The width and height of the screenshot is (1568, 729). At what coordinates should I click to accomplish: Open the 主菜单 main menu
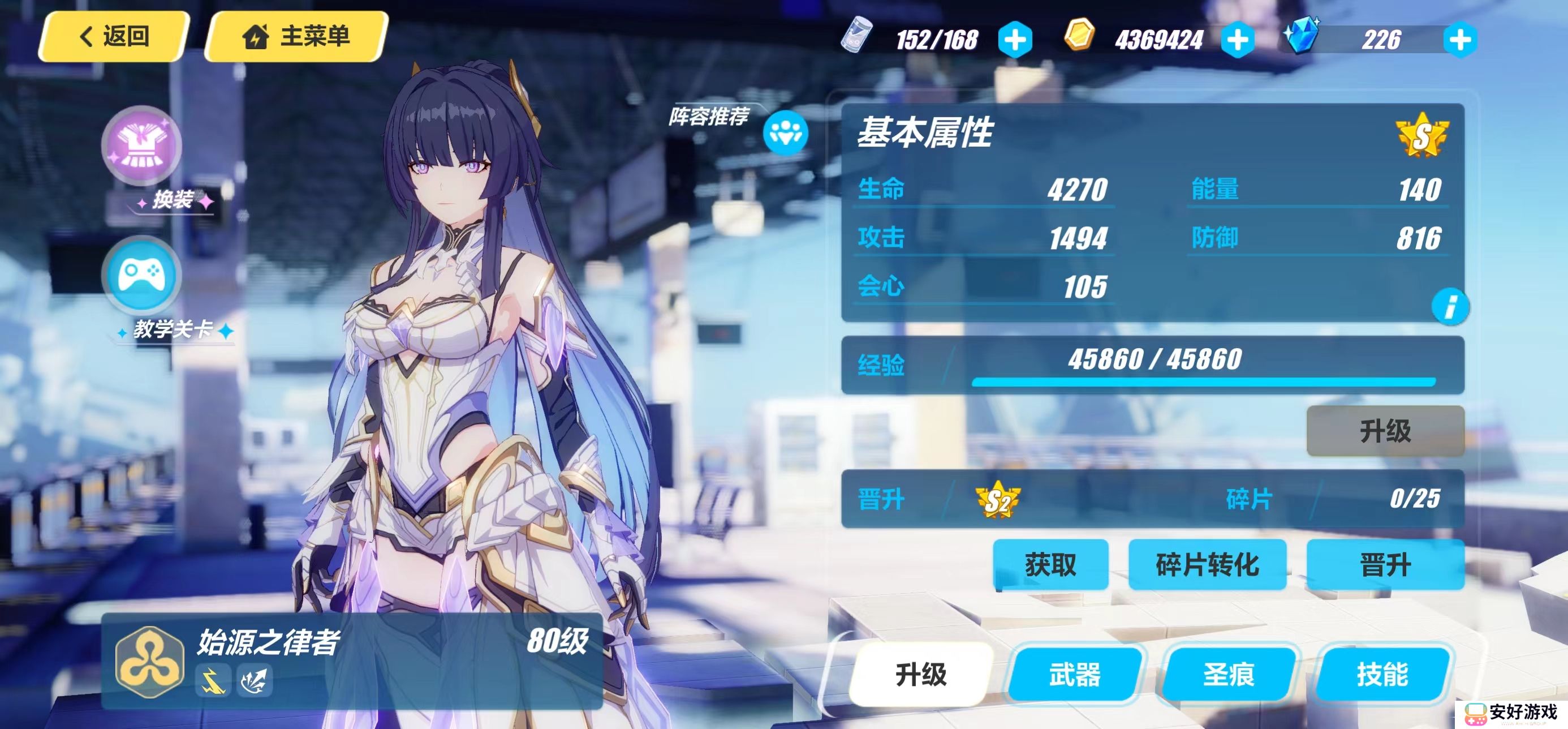(x=296, y=37)
